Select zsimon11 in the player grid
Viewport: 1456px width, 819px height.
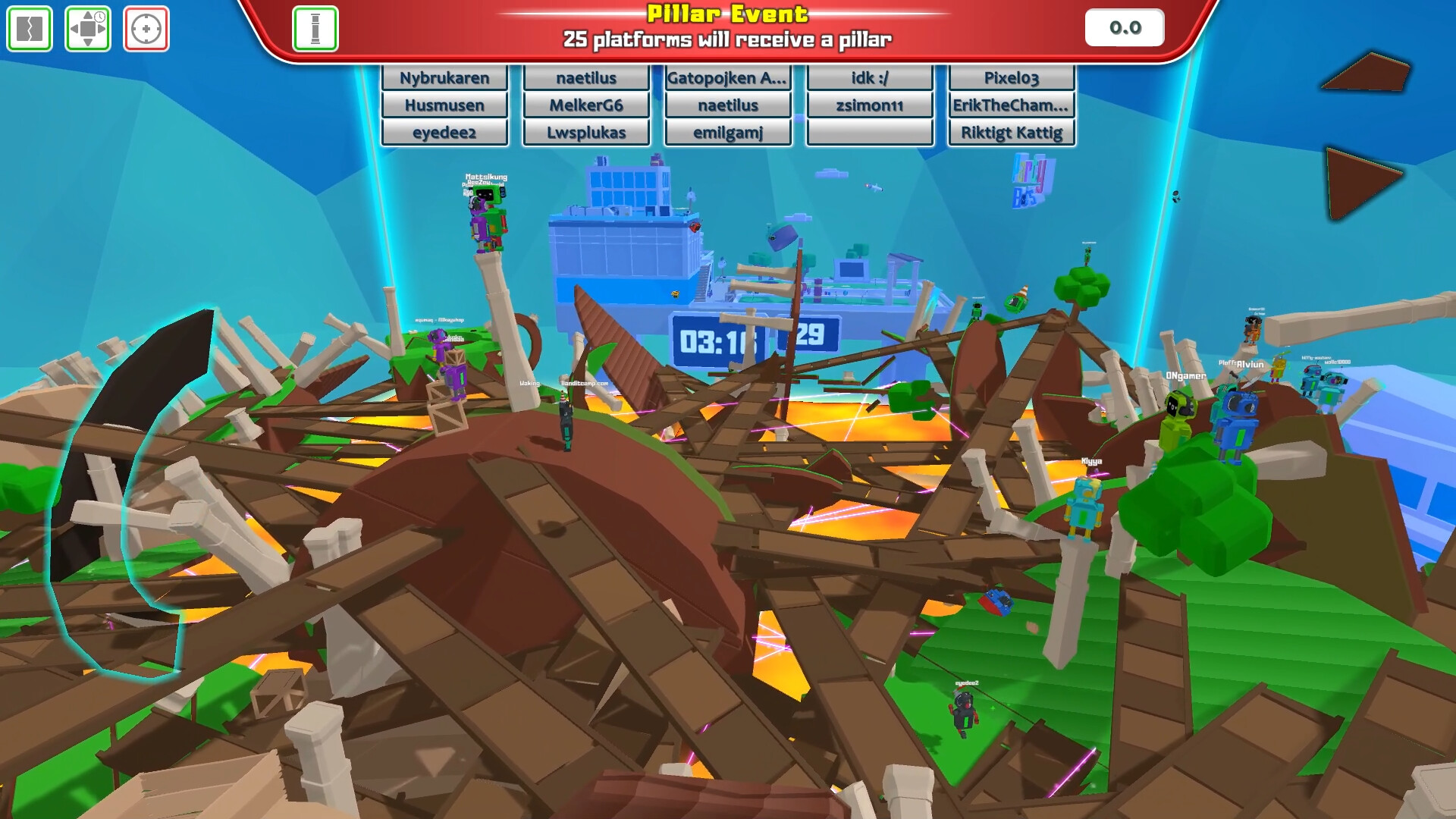[869, 105]
